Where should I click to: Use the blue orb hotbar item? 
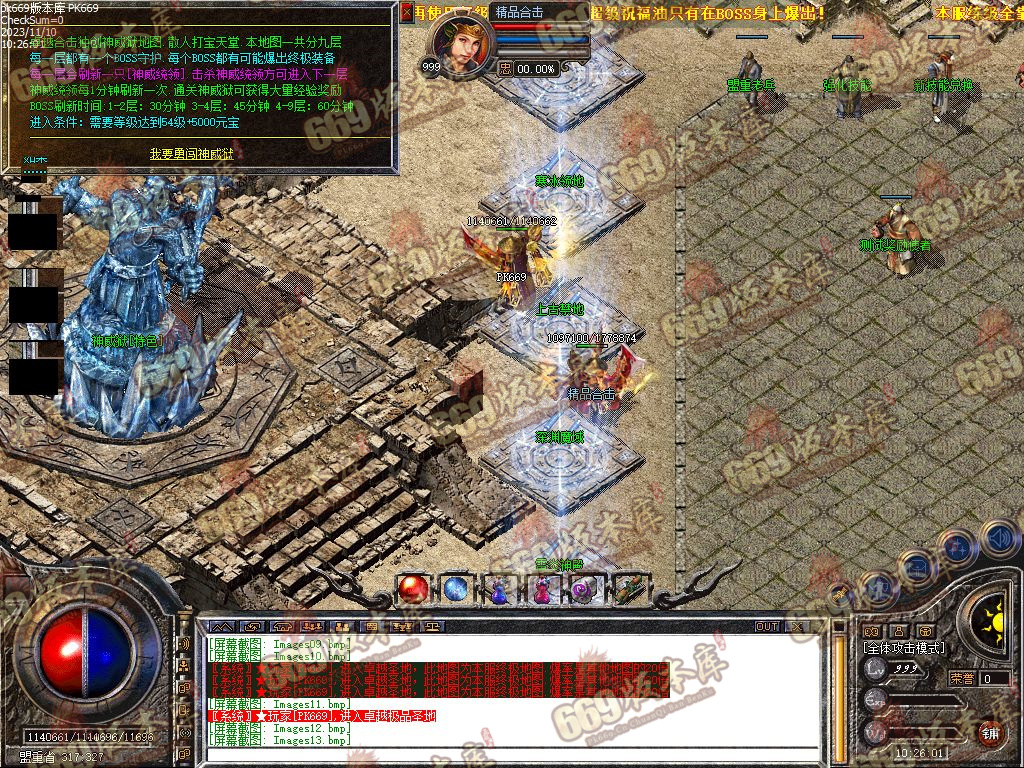[456, 589]
